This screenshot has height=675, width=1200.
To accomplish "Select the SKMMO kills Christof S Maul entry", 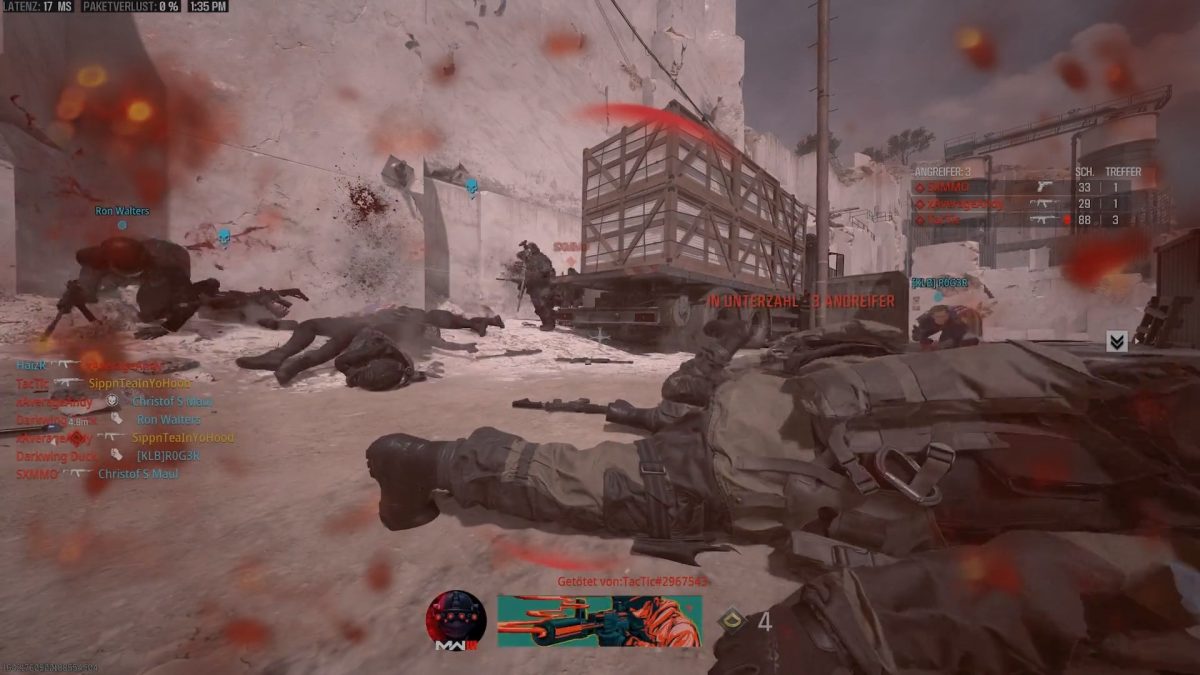I will click(x=97, y=474).
